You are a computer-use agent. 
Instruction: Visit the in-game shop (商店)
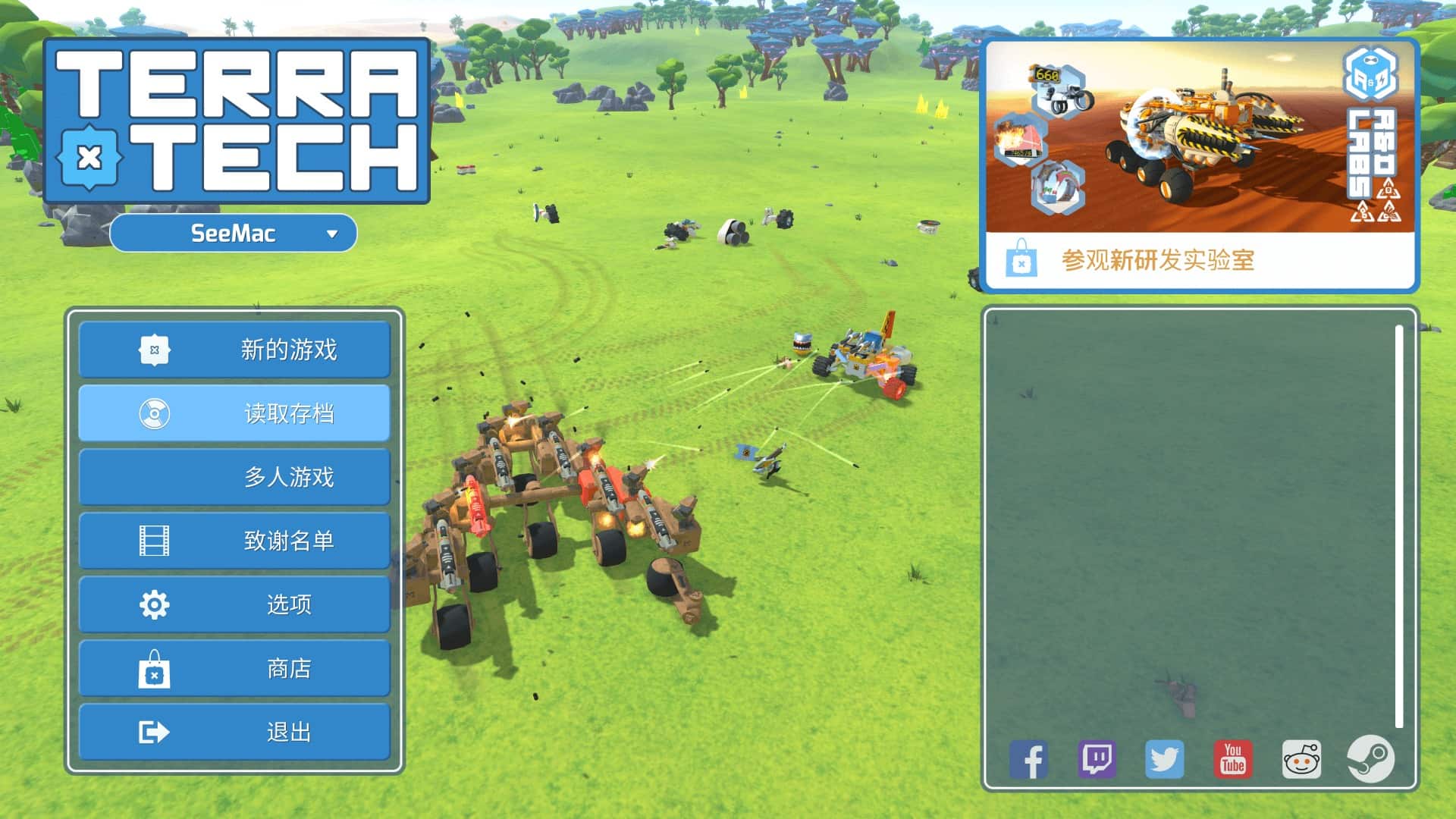pos(234,668)
